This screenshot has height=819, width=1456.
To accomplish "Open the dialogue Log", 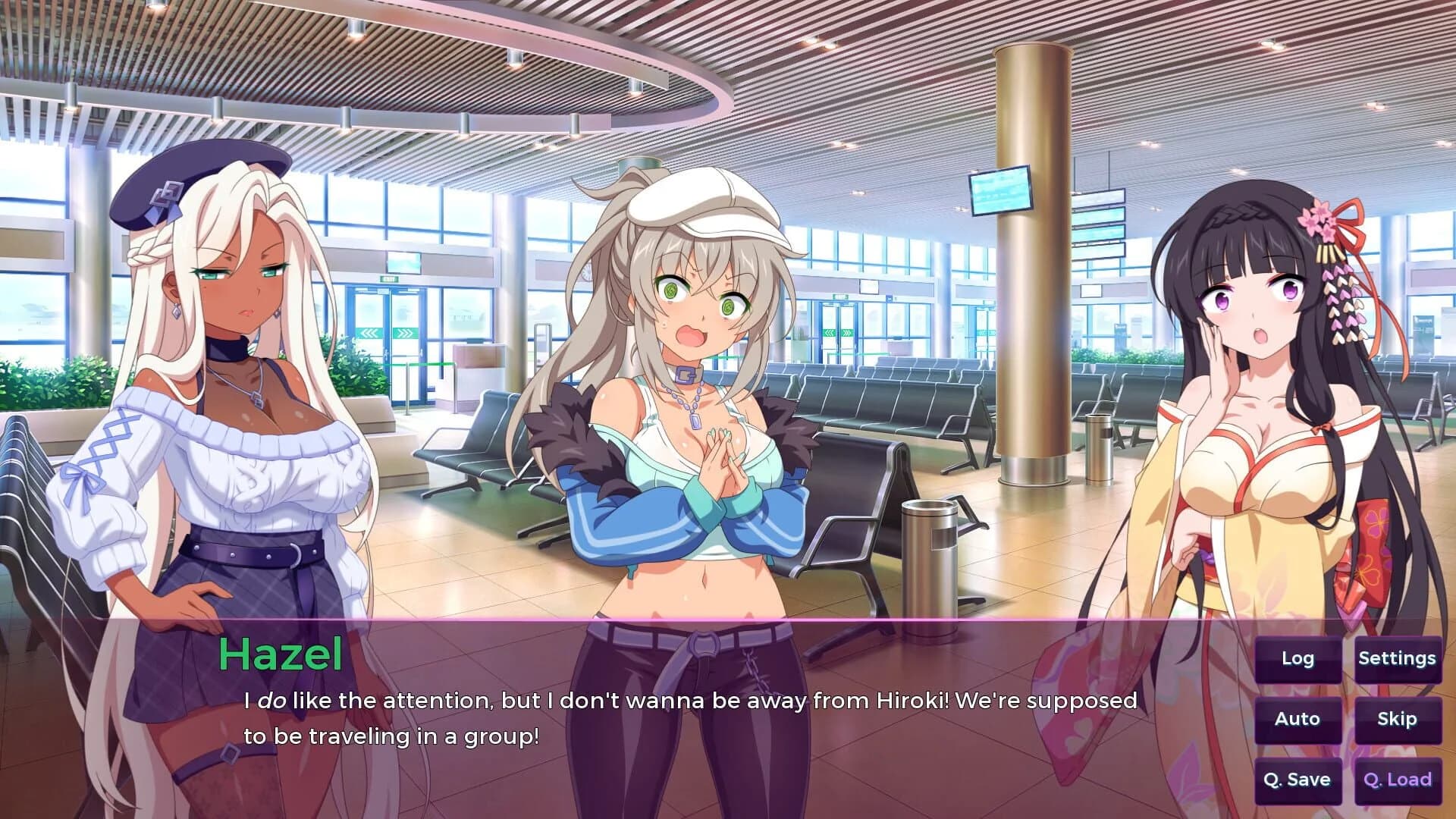I will click(1296, 659).
